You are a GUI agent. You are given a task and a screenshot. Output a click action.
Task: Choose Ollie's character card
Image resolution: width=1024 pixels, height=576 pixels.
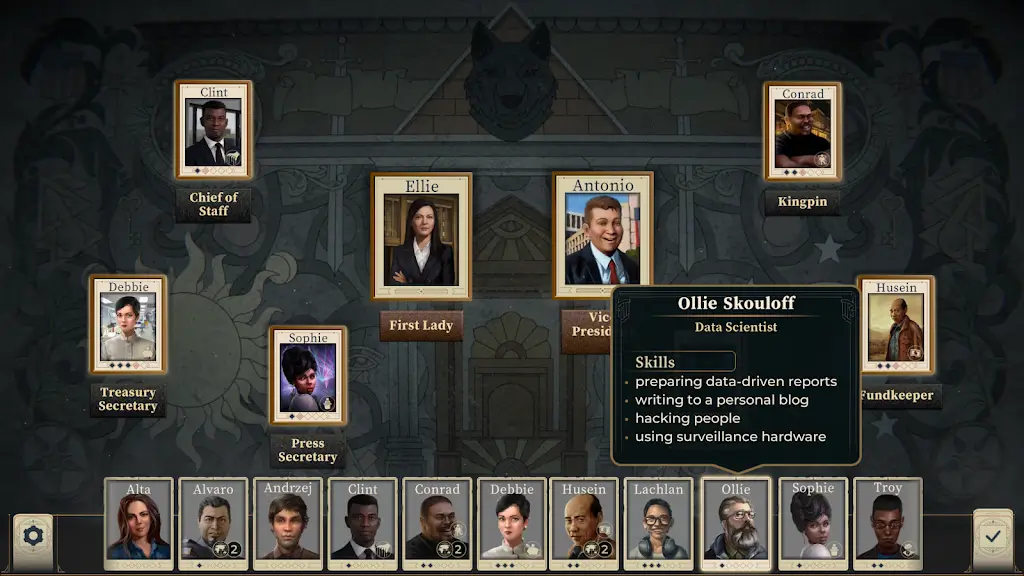(x=735, y=523)
